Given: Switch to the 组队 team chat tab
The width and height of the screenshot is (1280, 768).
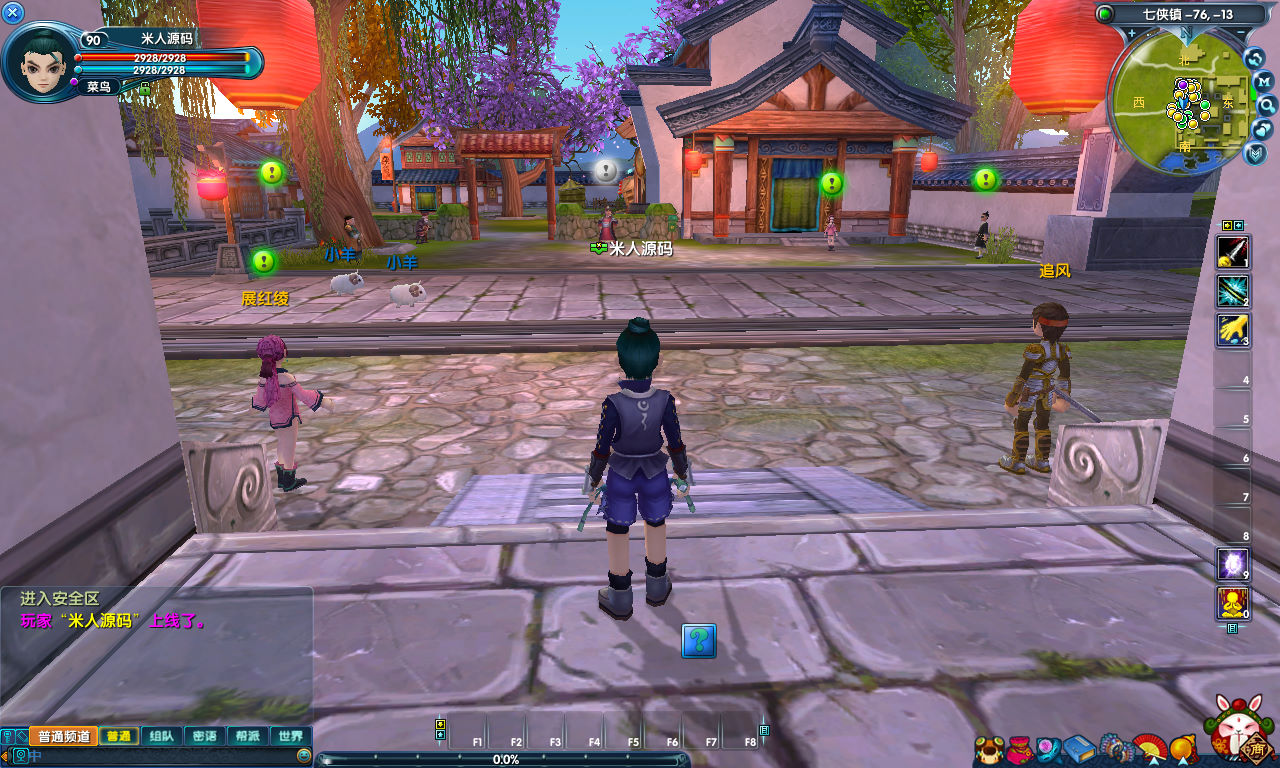Looking at the screenshot, I should 161,736.
